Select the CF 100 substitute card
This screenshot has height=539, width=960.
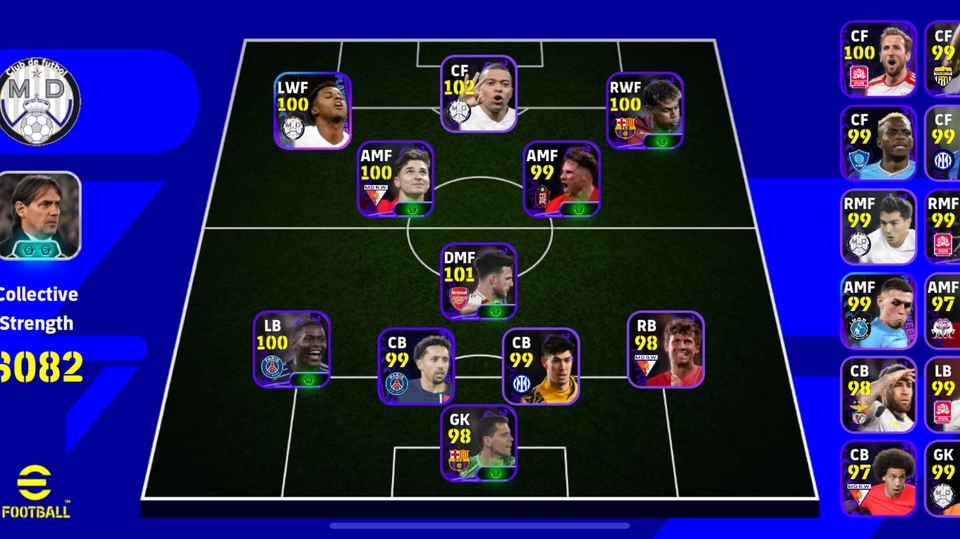tap(878, 59)
